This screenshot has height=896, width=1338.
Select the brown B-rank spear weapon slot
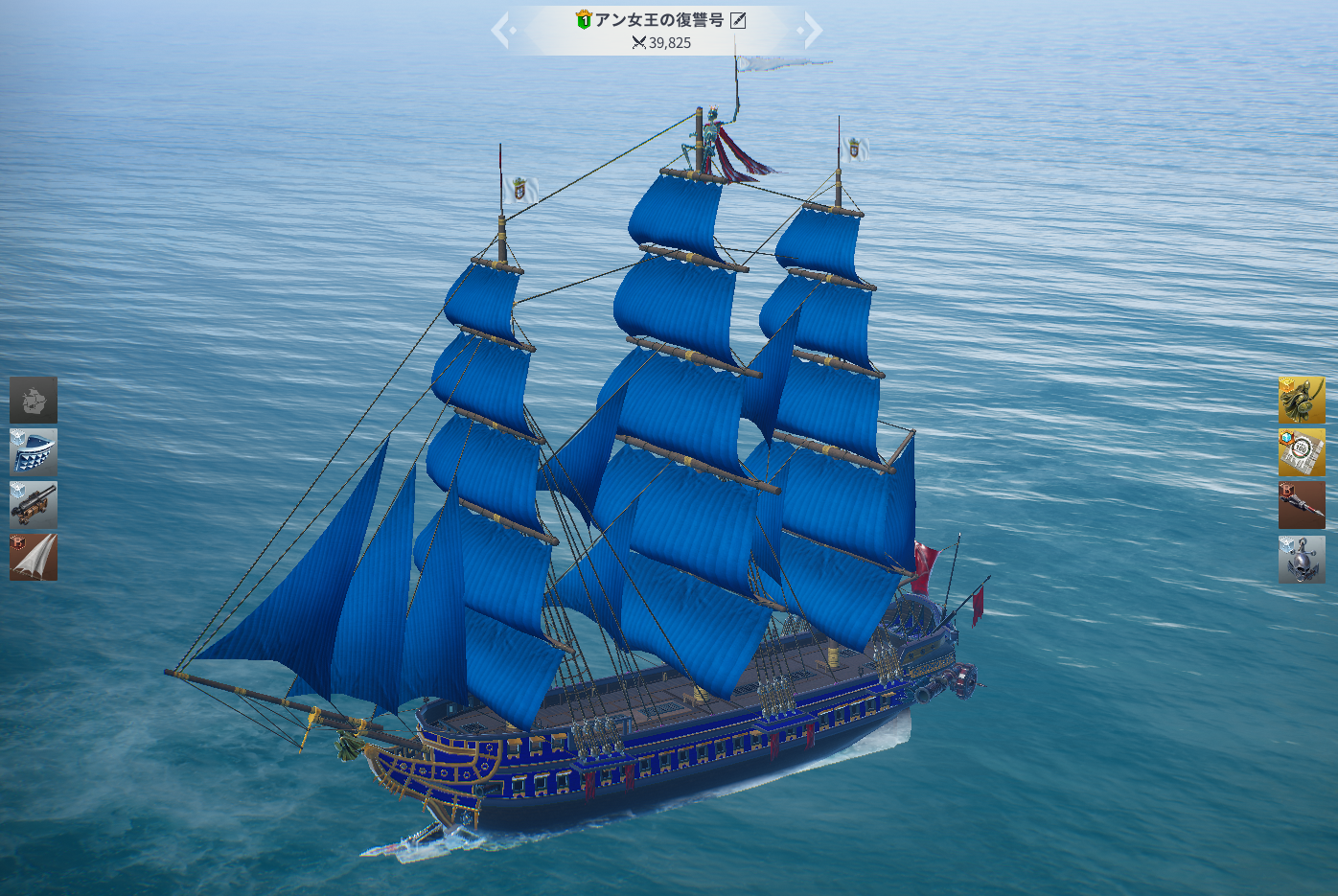(1302, 505)
